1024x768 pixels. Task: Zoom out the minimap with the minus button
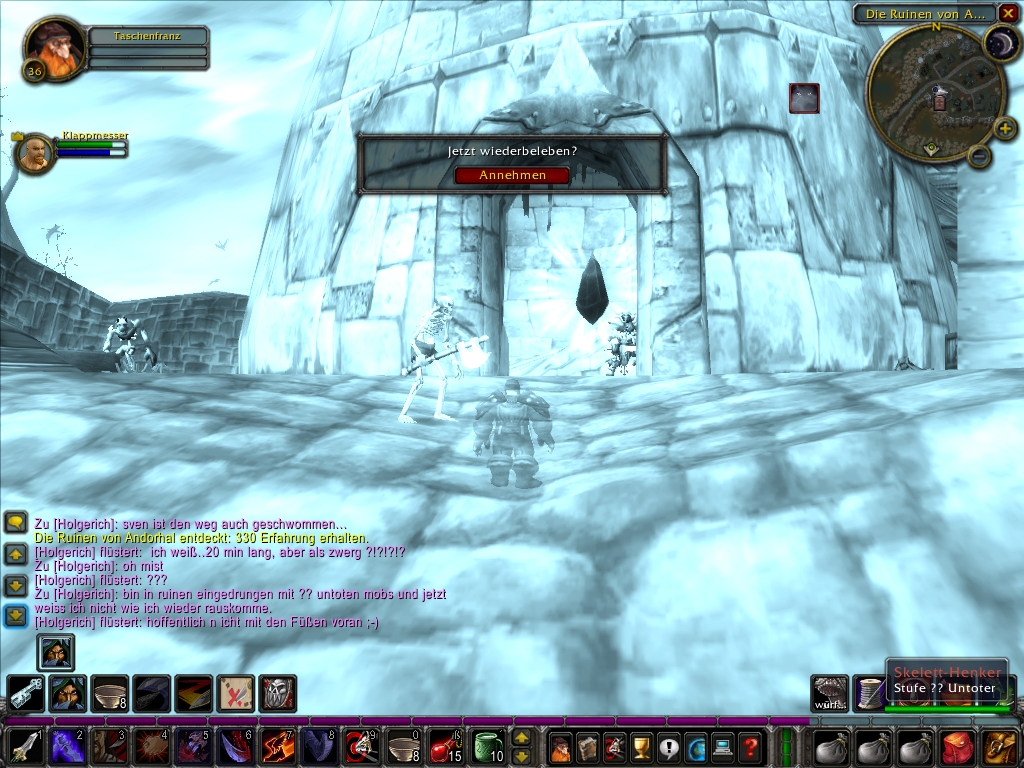tap(980, 155)
